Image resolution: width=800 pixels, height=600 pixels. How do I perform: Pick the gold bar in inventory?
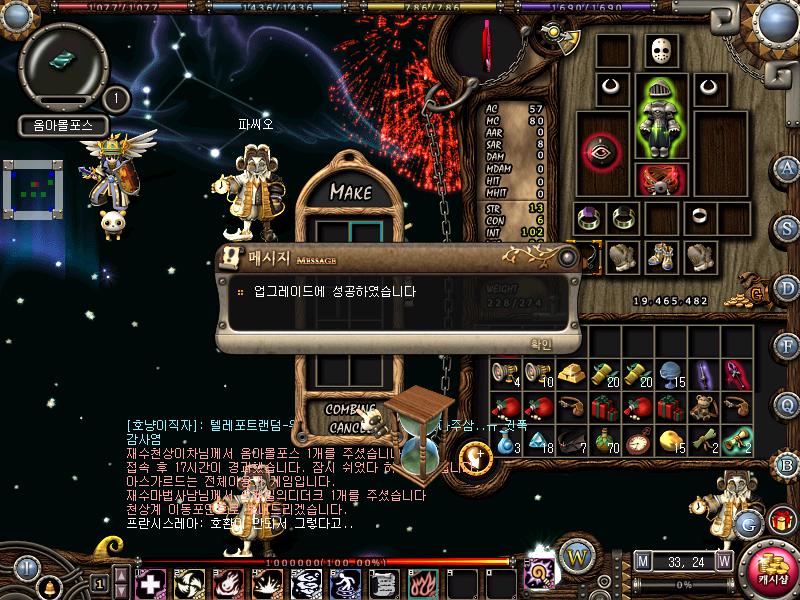[571, 373]
